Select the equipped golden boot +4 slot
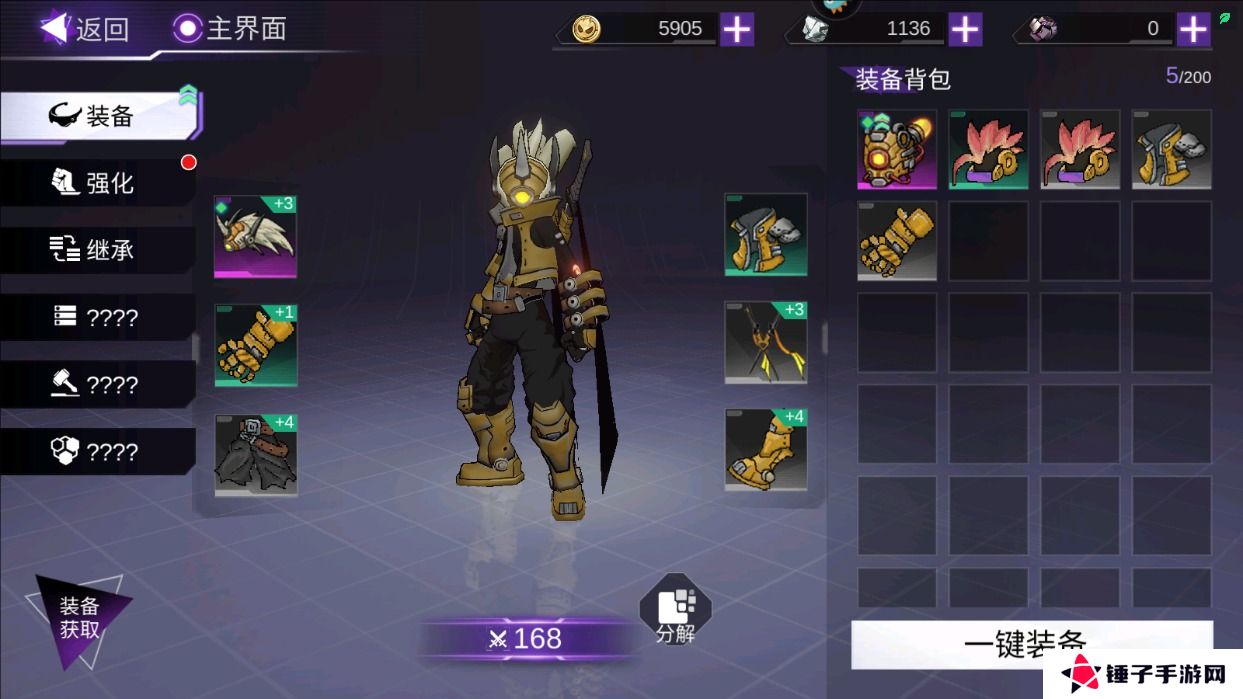 coord(766,450)
